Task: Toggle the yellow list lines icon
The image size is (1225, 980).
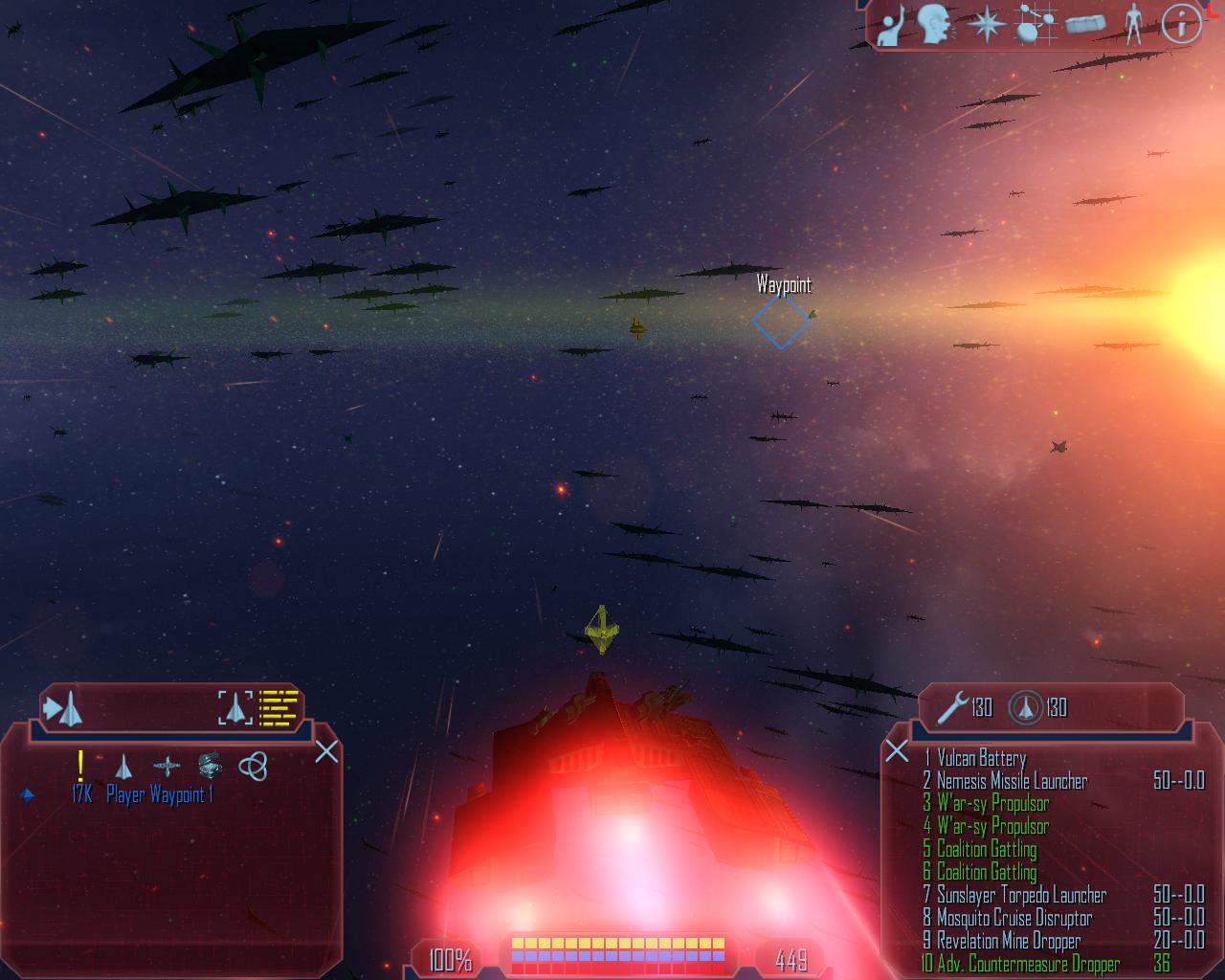Action: point(279,709)
